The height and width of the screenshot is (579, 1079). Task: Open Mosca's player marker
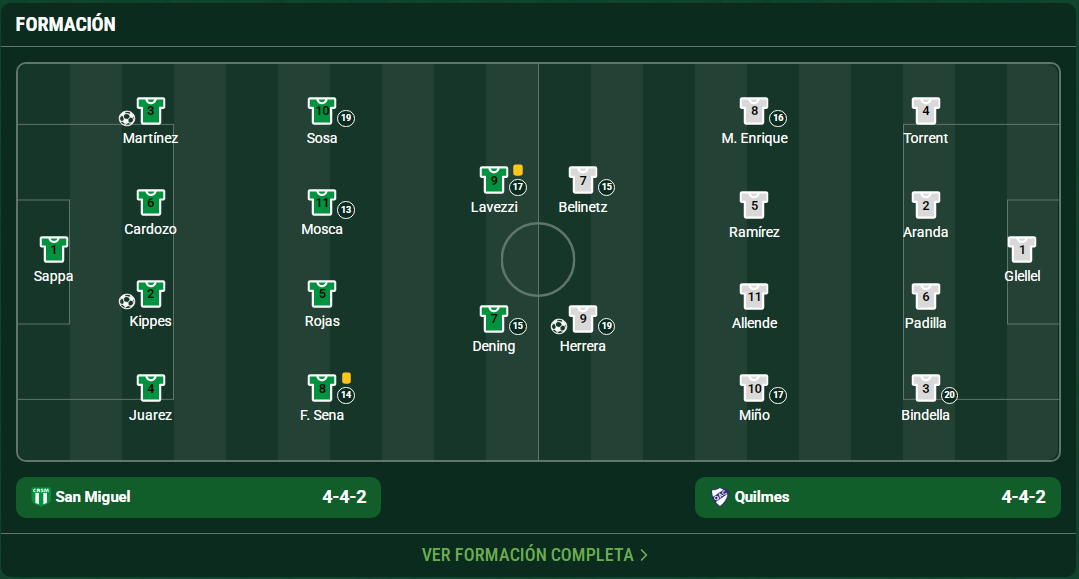[x=321, y=203]
